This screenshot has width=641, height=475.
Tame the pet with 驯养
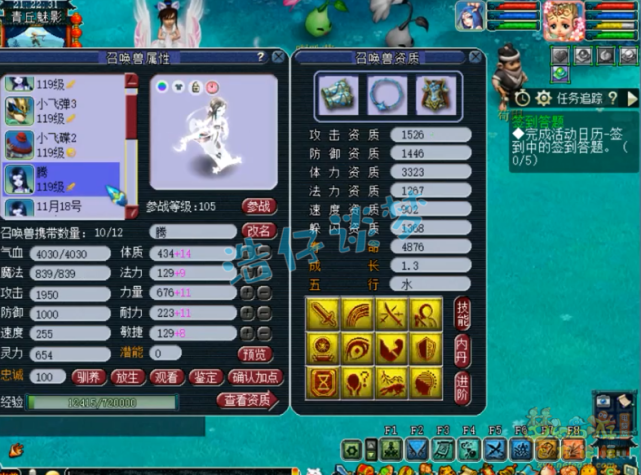86,377
